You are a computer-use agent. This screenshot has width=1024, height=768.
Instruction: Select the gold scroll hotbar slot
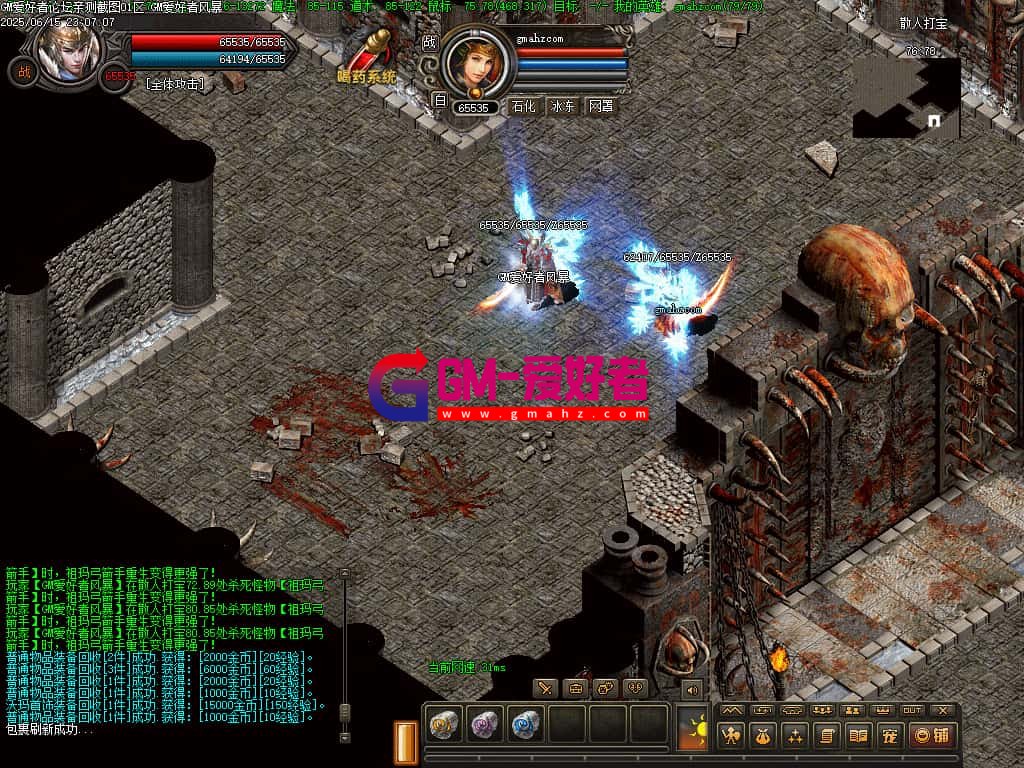click(x=443, y=724)
